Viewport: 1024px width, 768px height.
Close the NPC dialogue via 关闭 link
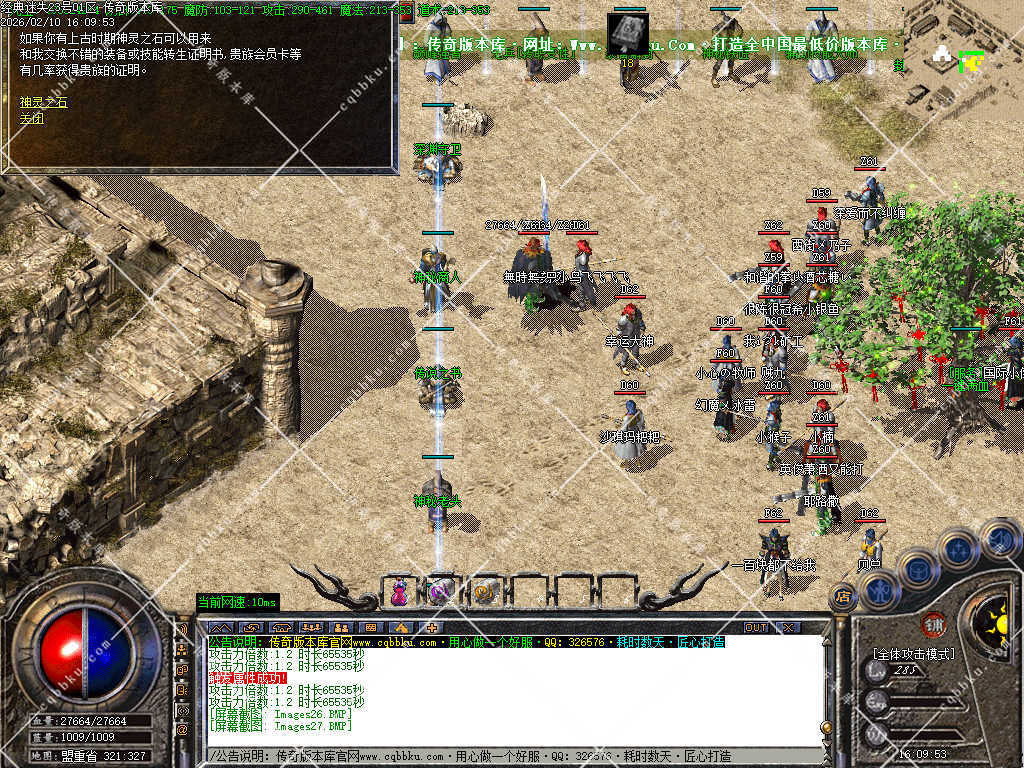pyautogui.click(x=32, y=118)
